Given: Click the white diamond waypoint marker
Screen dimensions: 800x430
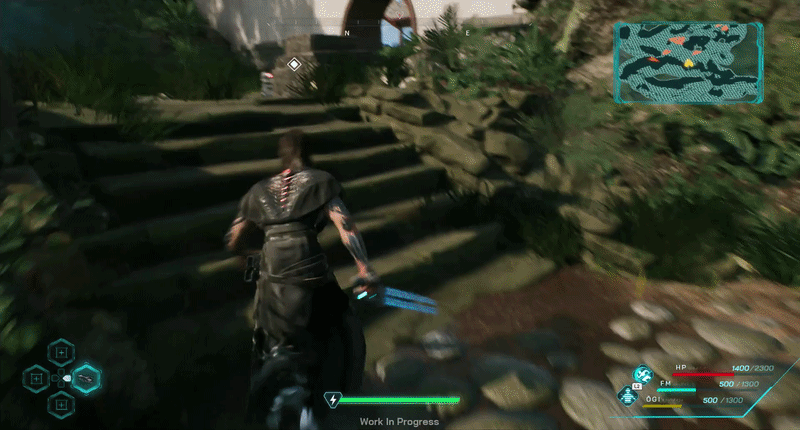Looking at the screenshot, I should click(294, 65).
